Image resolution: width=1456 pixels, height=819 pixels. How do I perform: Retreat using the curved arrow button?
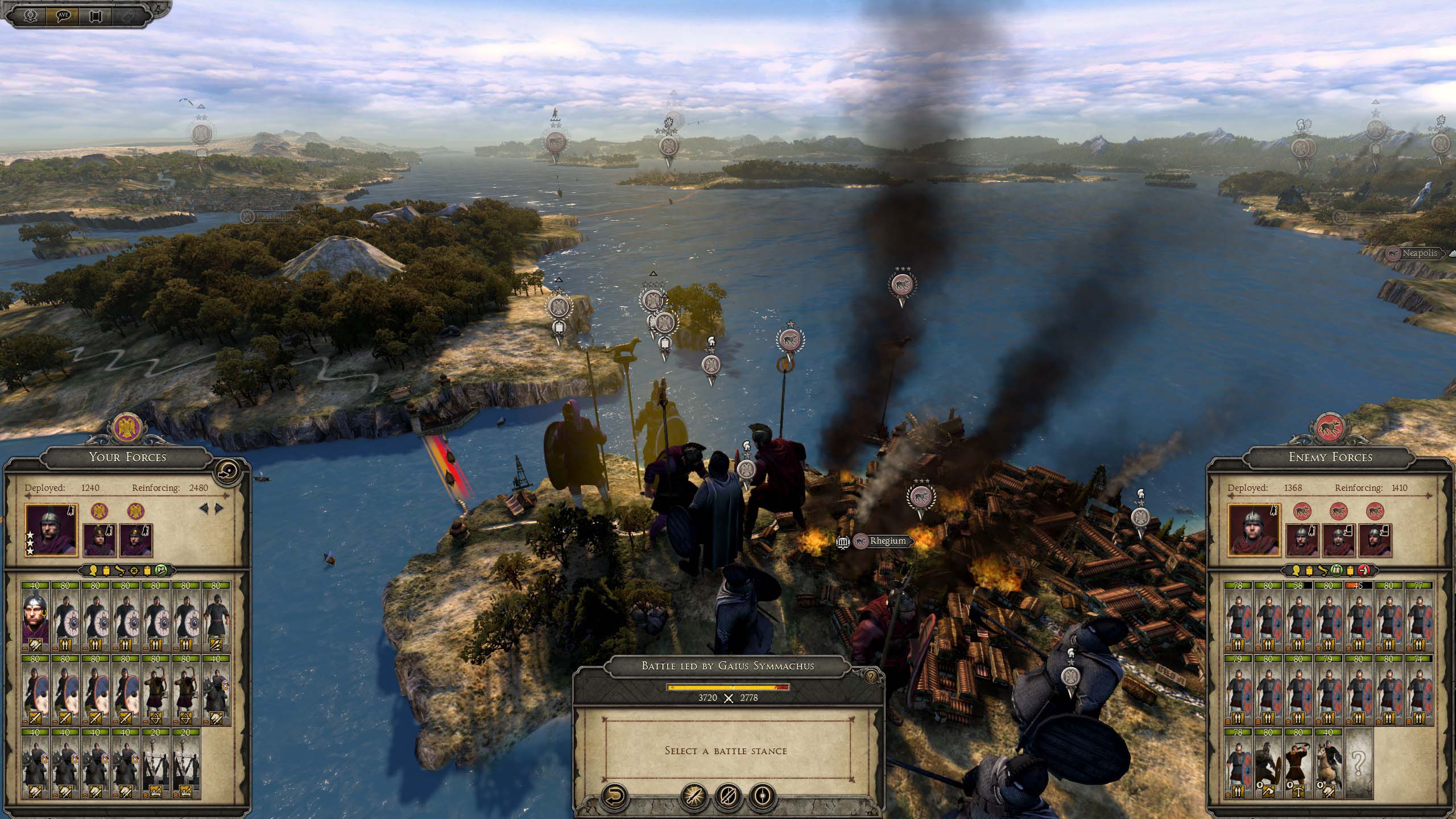click(615, 795)
